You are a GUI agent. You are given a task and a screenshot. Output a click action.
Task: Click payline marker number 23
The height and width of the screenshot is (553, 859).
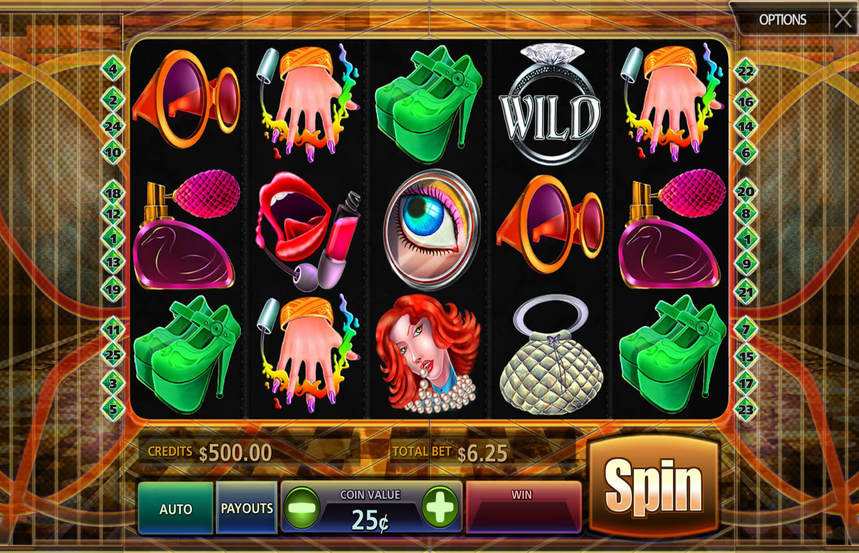(745, 409)
